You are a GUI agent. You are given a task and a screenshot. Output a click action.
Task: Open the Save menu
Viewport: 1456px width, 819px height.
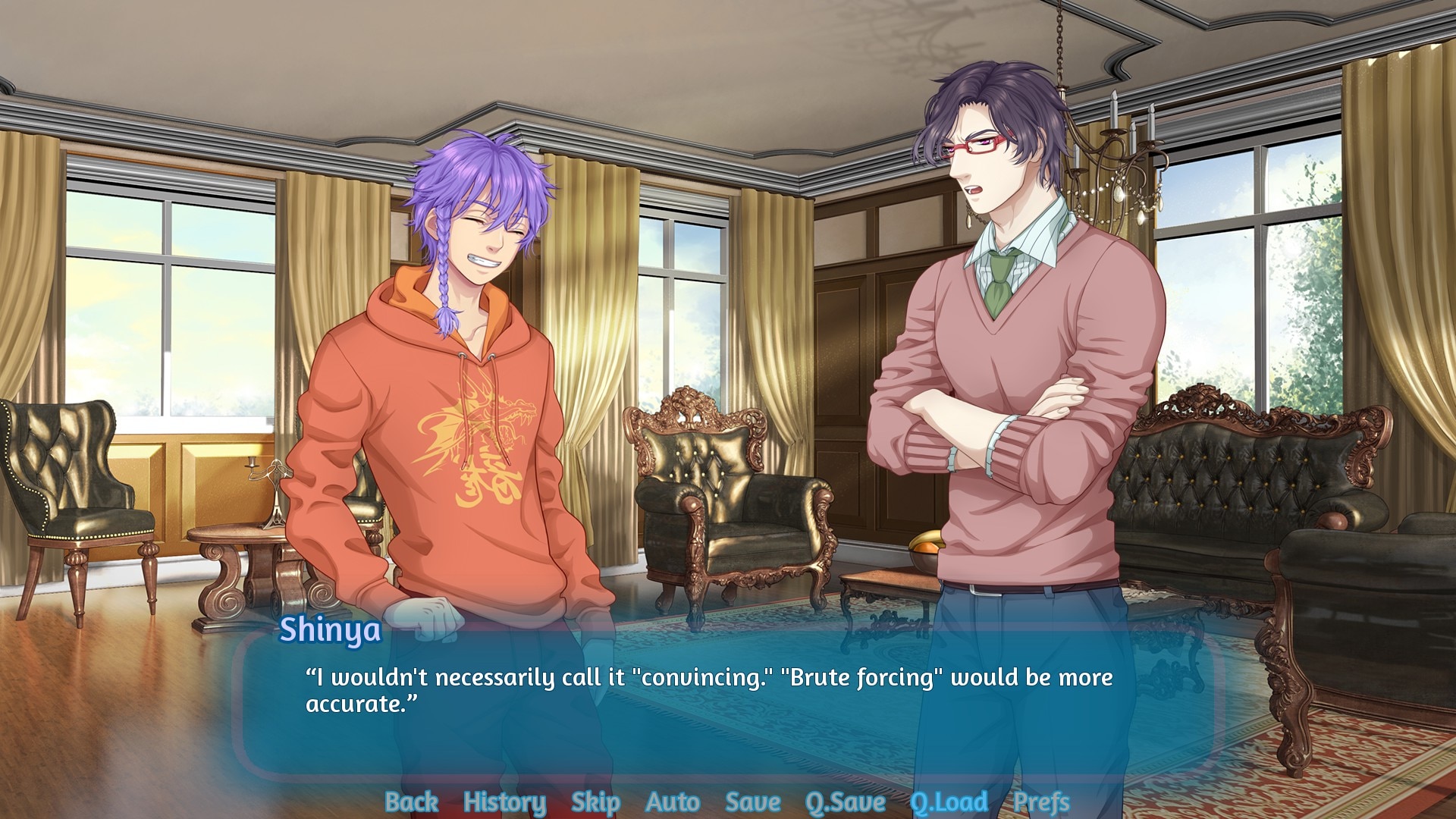coord(752,802)
